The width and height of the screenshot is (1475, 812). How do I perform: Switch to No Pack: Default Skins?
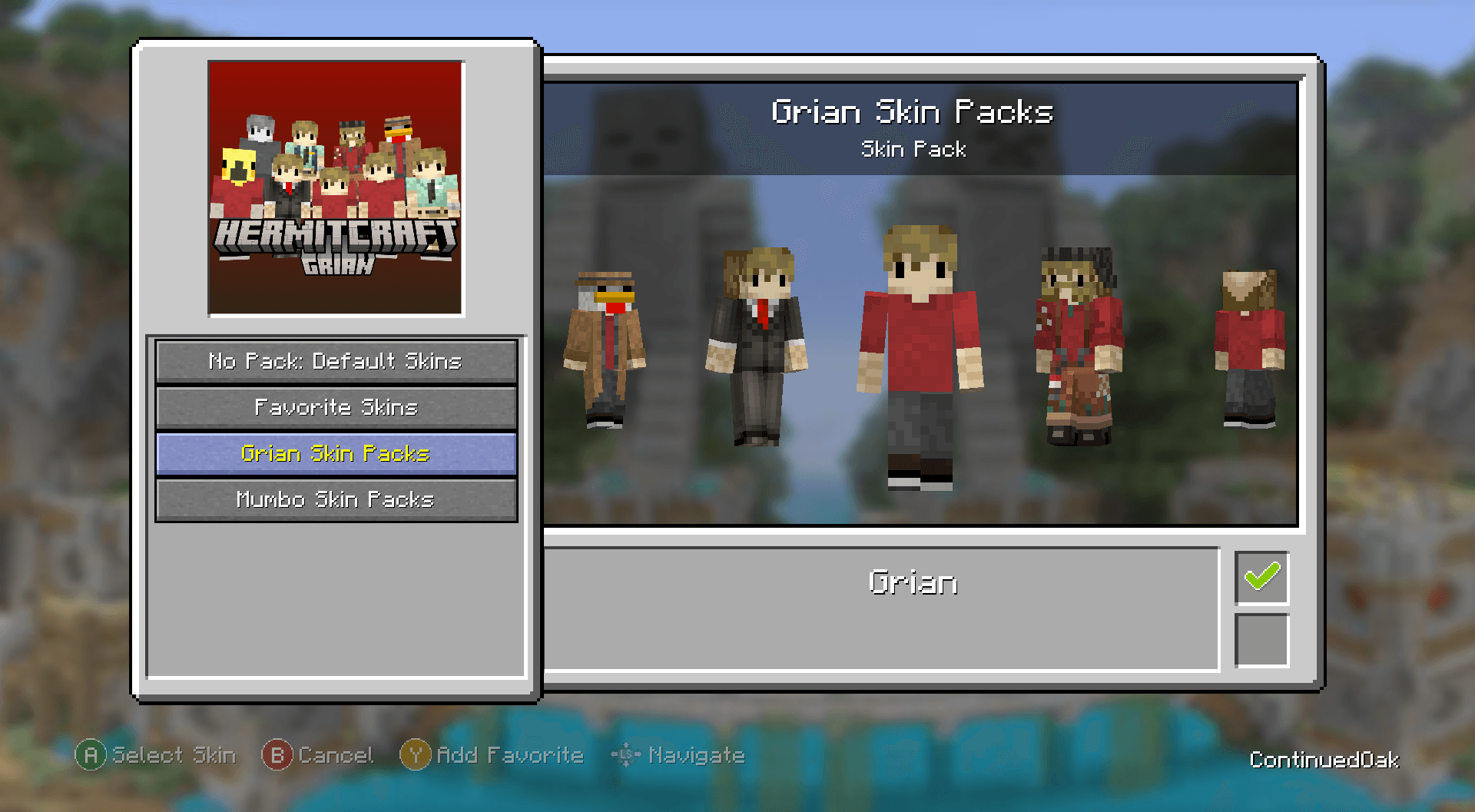coord(336,361)
